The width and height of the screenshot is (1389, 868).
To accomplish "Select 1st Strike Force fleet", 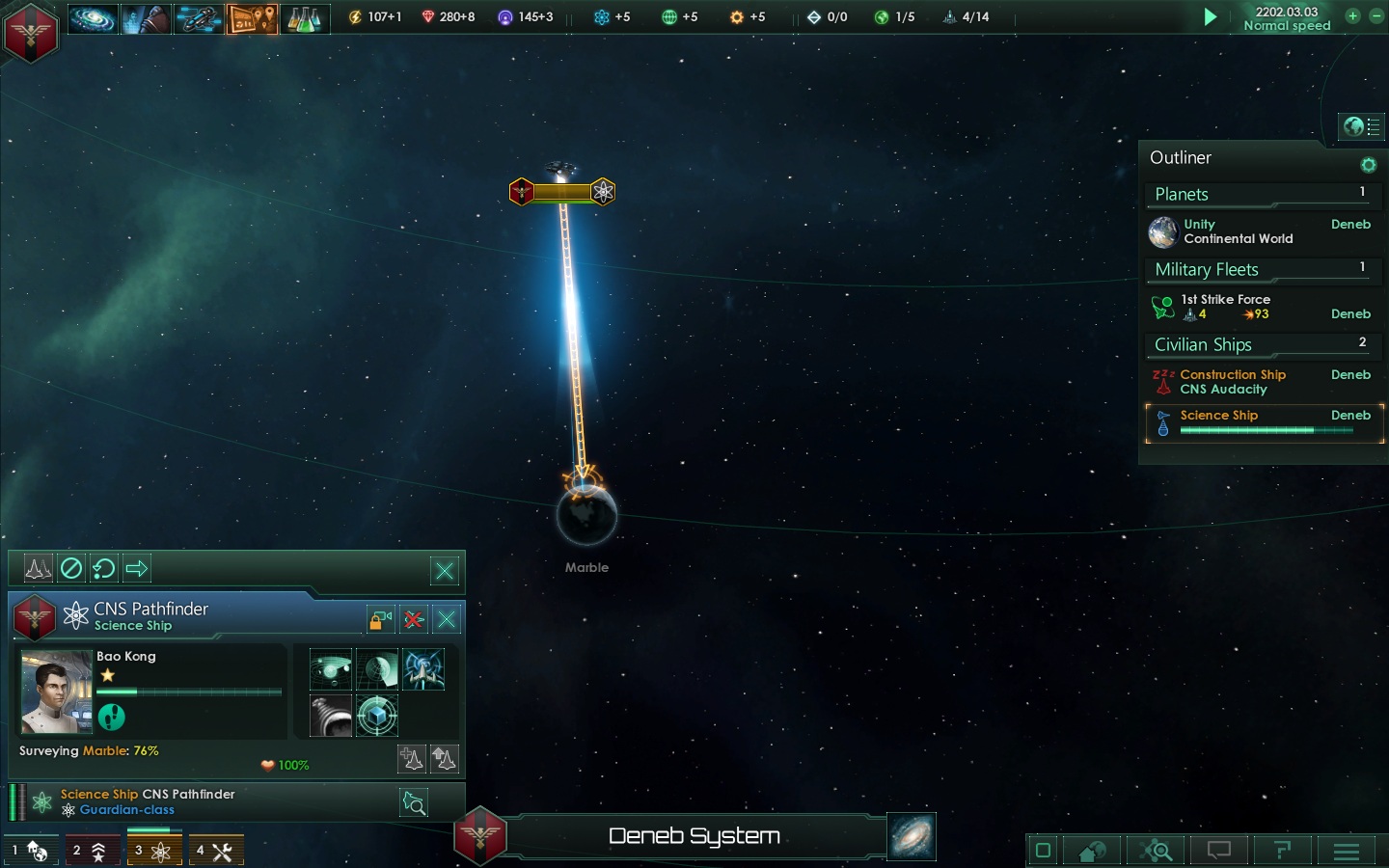I will click(1227, 307).
